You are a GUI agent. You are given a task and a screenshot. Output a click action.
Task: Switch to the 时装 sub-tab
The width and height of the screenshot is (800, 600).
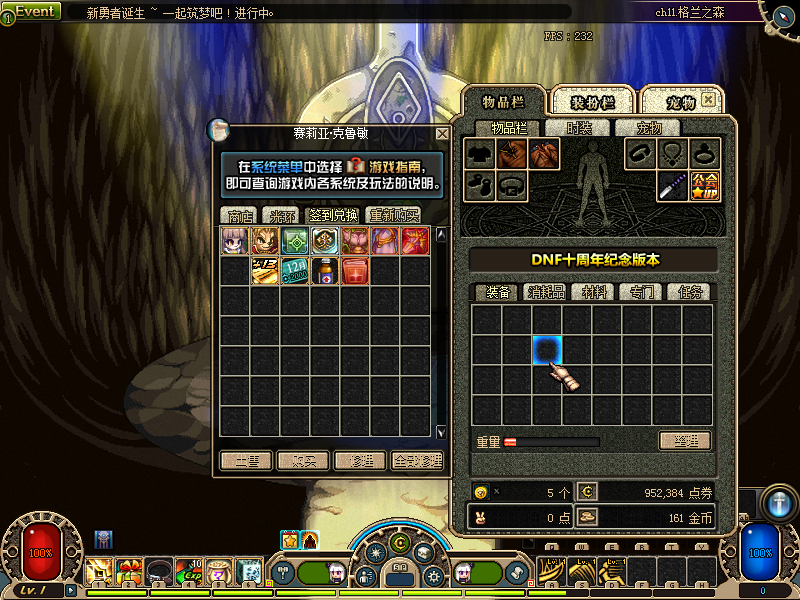tap(579, 128)
